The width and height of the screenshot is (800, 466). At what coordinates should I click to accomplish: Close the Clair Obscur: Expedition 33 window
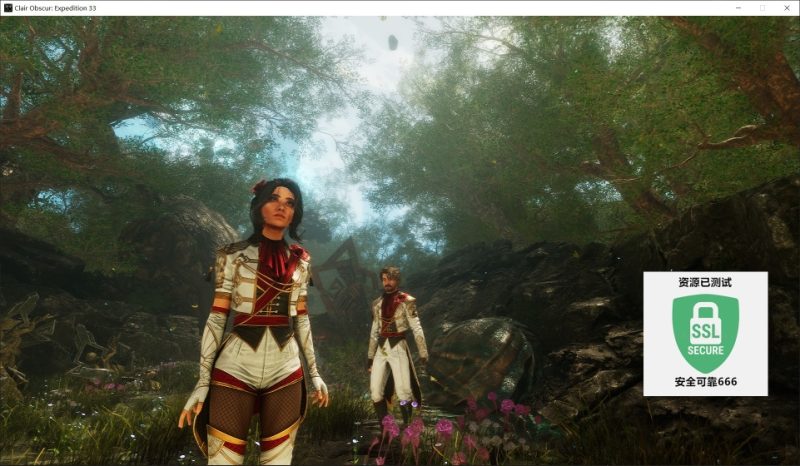point(785,8)
